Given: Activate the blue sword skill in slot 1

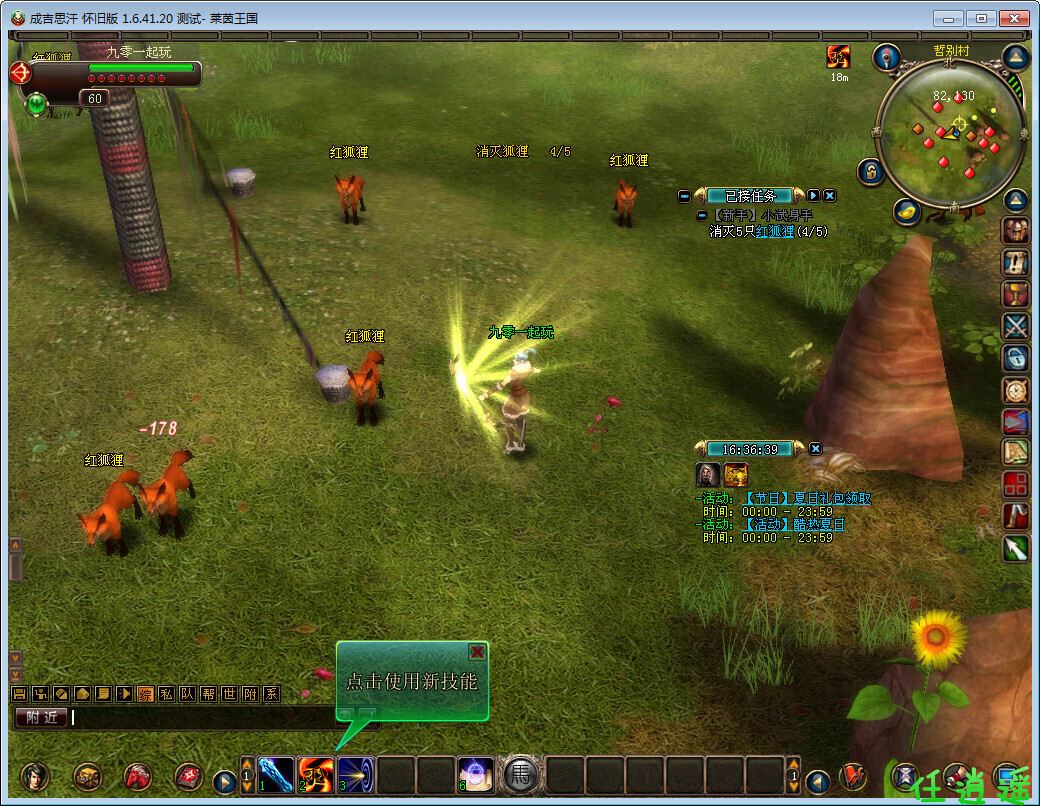Looking at the screenshot, I should pos(276,775).
